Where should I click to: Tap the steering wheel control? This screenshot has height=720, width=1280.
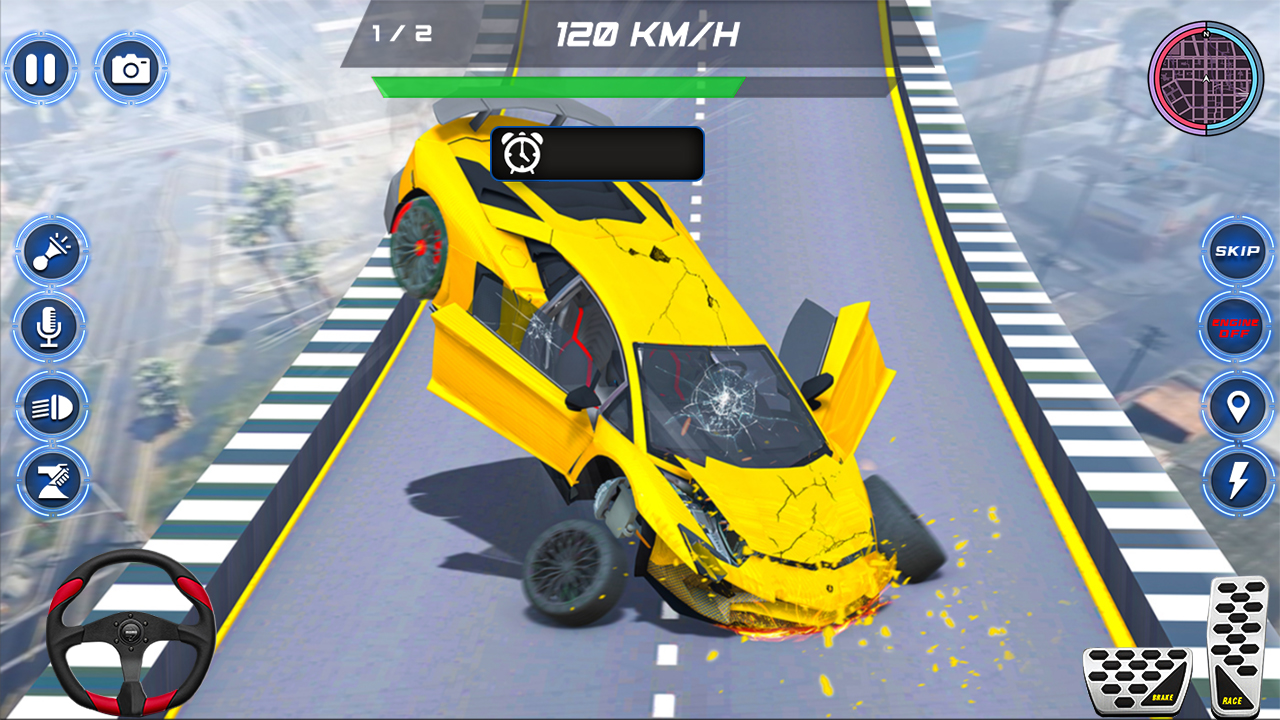pyautogui.click(x=133, y=630)
